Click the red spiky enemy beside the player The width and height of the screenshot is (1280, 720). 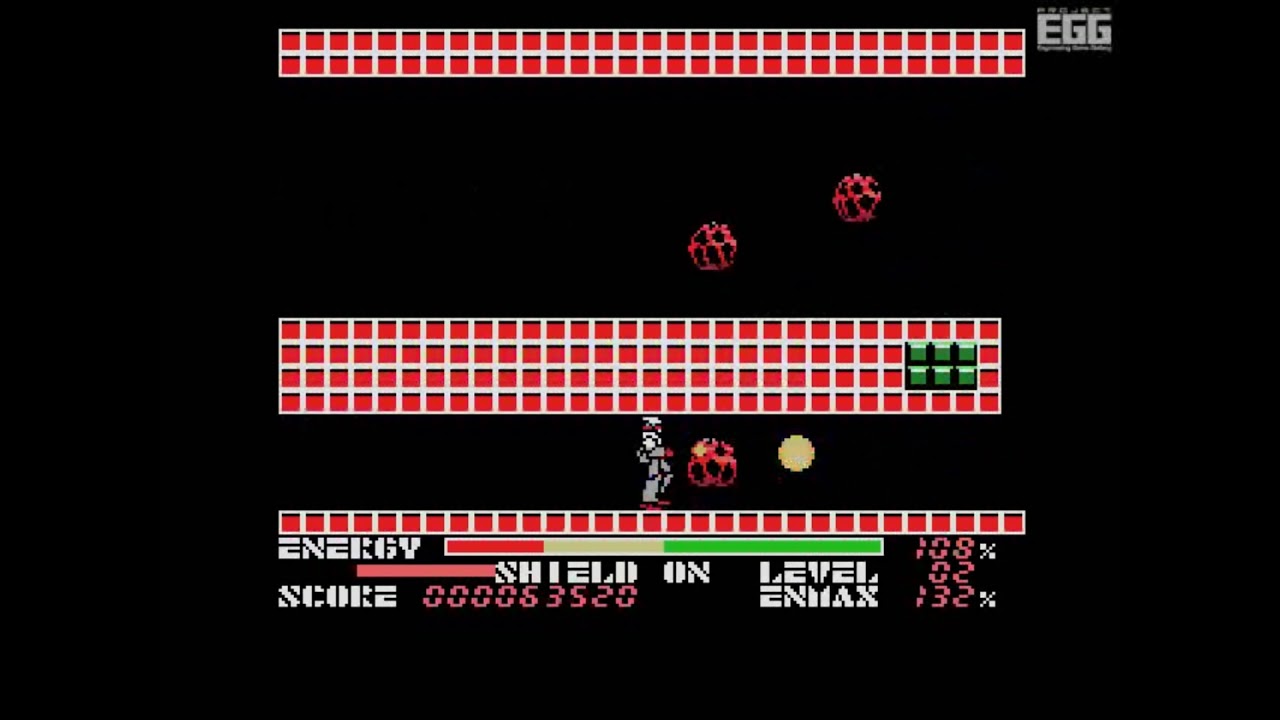713,460
